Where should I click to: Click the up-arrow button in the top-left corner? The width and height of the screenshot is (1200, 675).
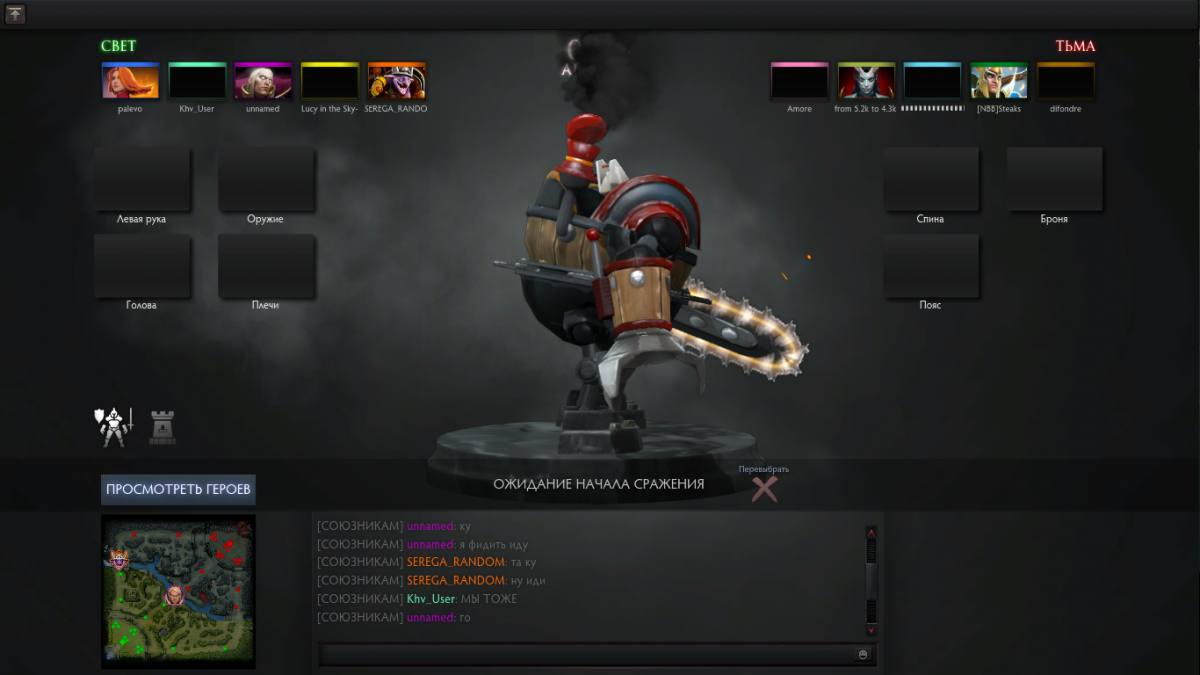coord(15,14)
